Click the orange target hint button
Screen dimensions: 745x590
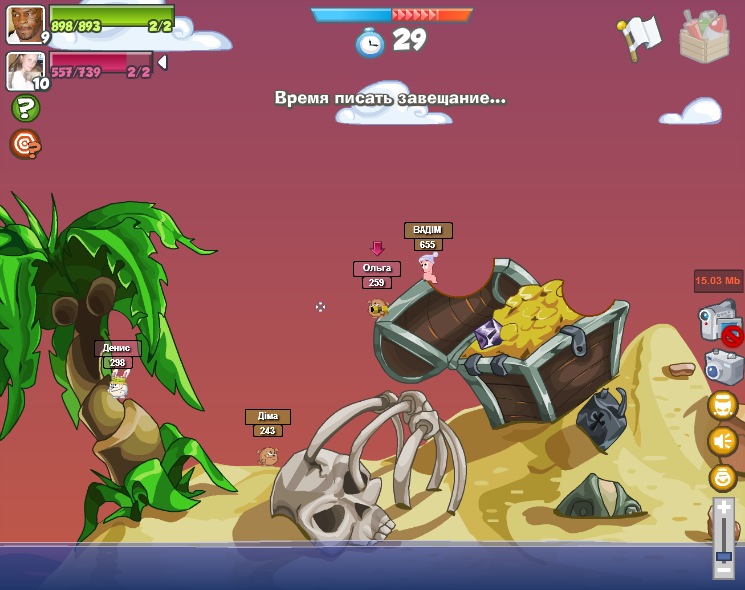point(25,144)
